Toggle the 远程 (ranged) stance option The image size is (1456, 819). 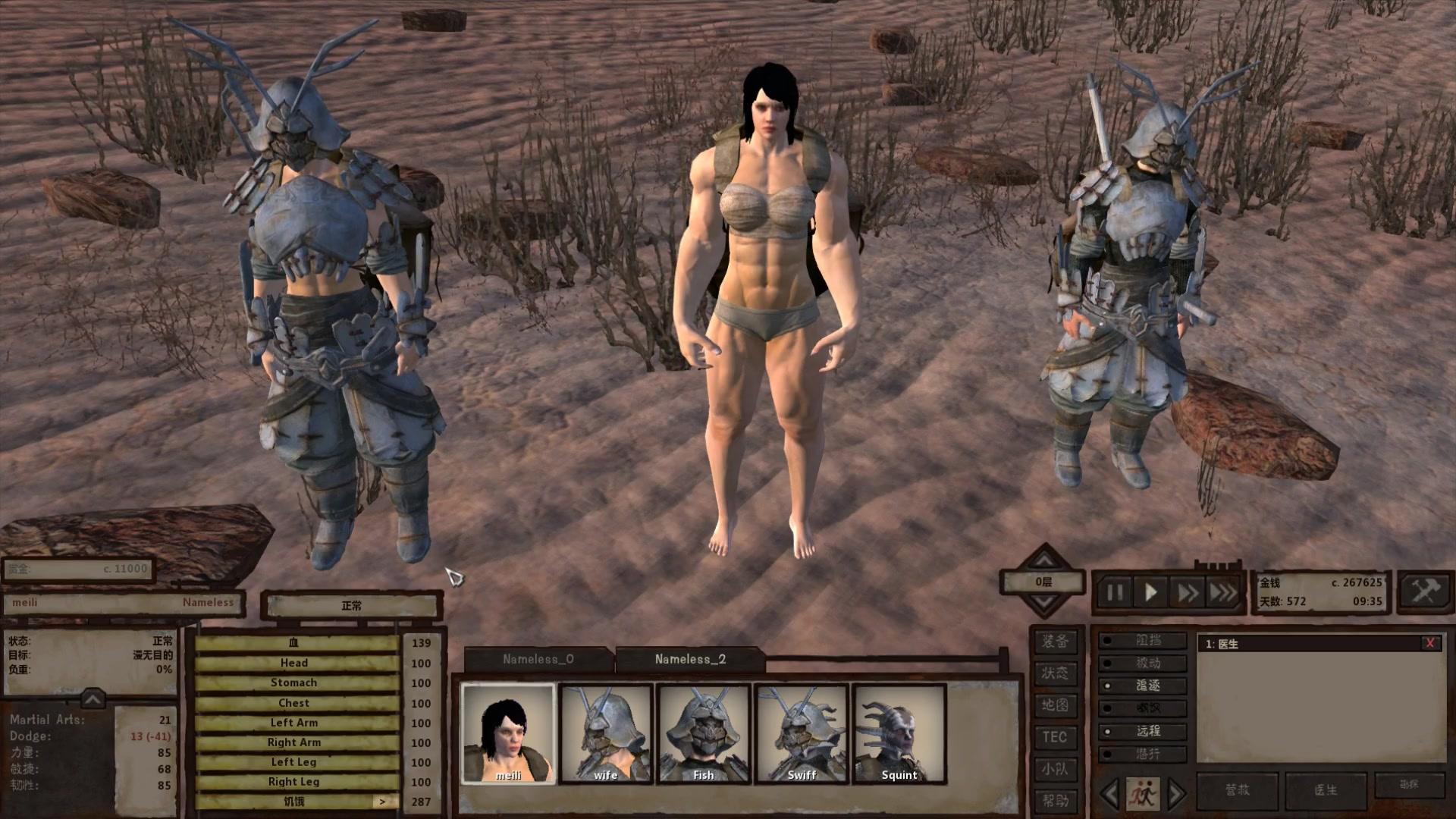pos(1144,731)
